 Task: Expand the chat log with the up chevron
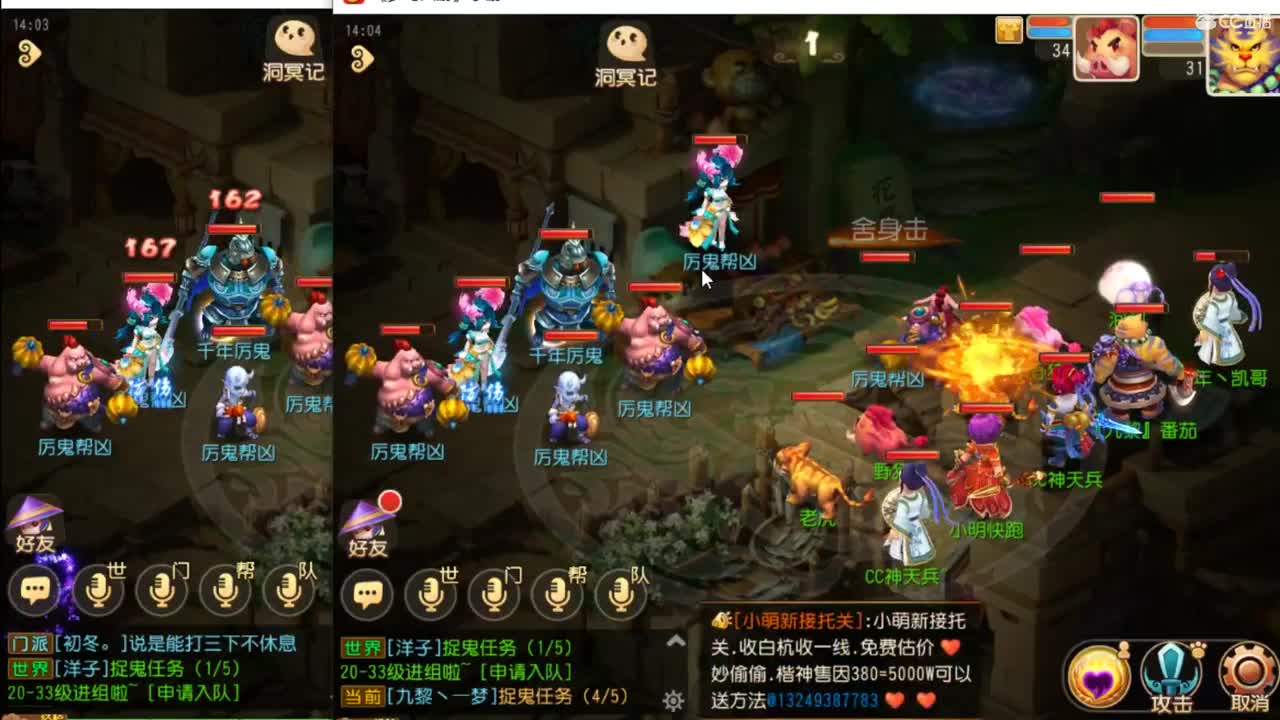675,642
